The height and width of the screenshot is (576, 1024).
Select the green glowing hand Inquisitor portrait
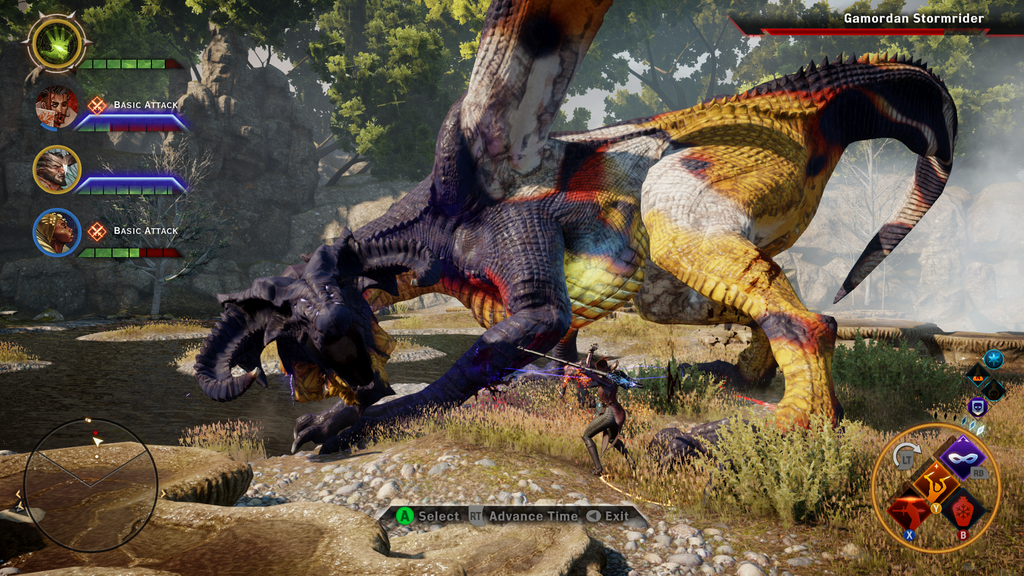click(x=57, y=44)
